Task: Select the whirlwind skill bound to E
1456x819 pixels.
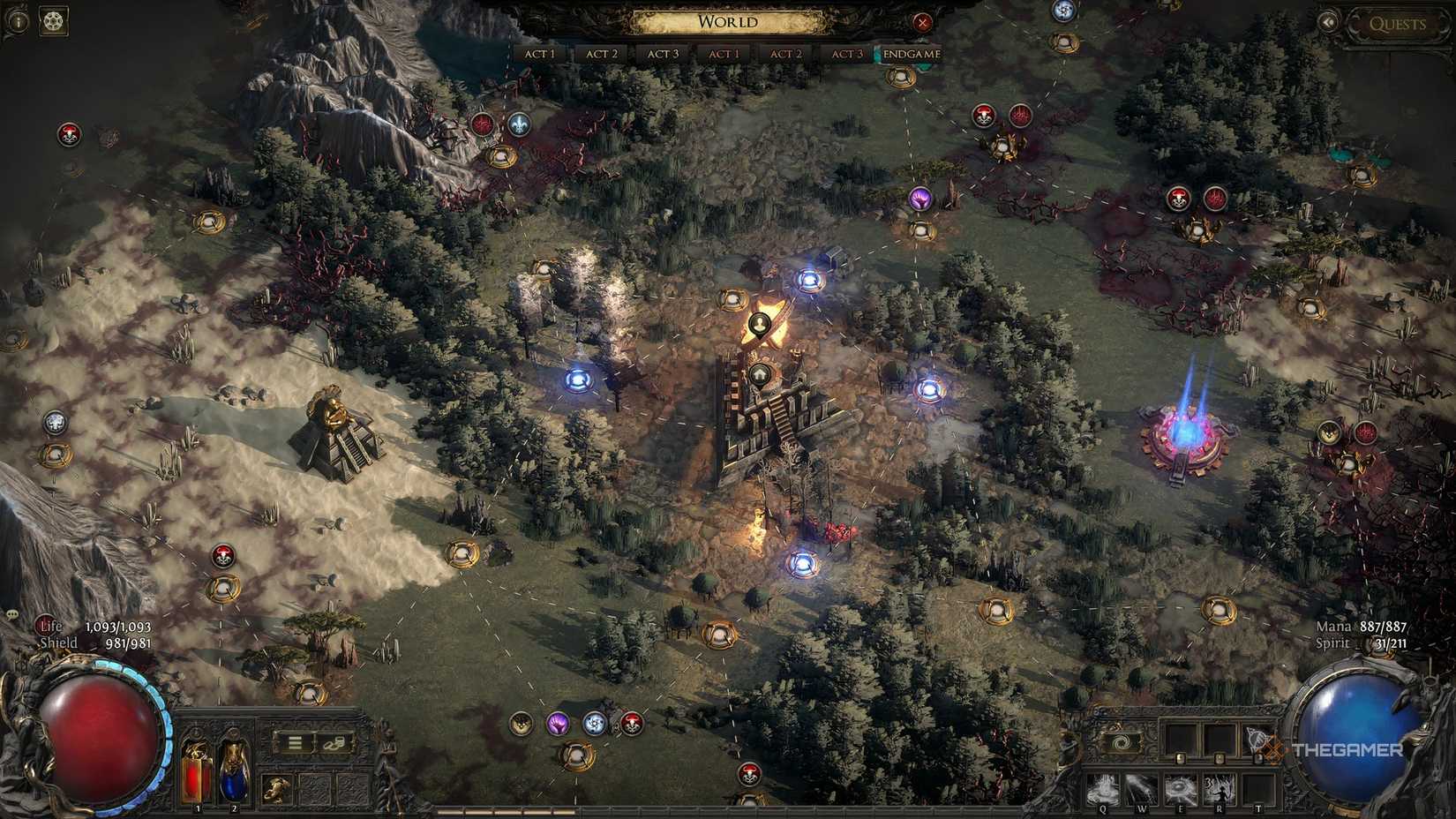Action: (x=1182, y=788)
